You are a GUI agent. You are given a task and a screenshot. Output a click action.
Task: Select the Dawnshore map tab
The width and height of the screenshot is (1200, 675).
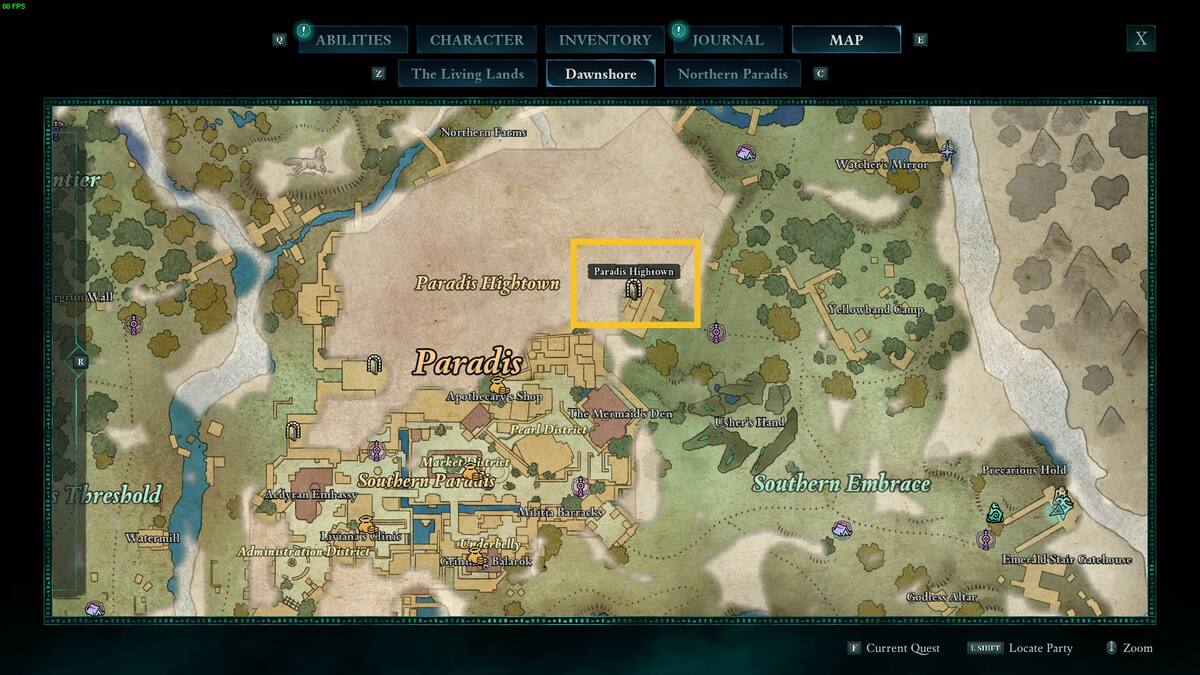pyautogui.click(x=600, y=74)
